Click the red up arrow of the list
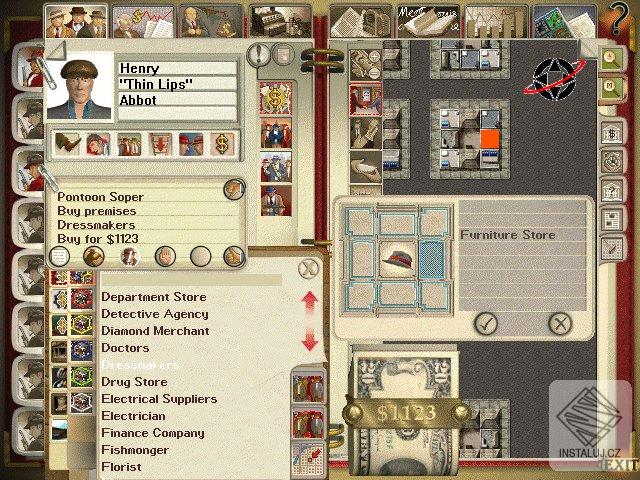 click(x=309, y=300)
